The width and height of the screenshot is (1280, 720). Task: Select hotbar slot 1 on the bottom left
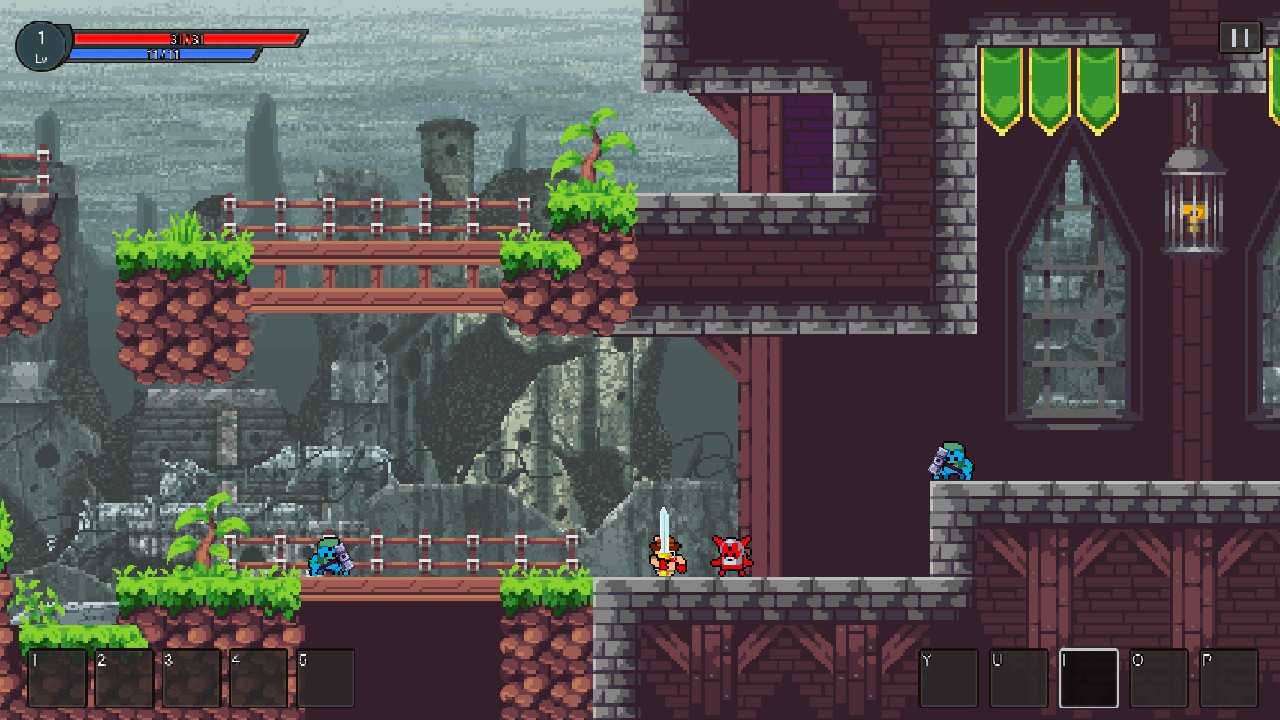[57, 677]
